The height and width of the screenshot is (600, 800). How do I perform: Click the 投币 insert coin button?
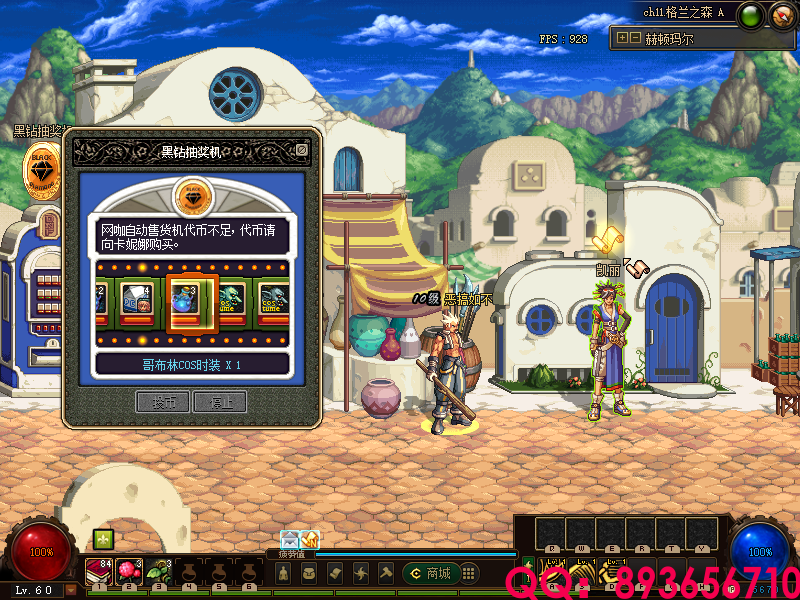click(x=163, y=402)
